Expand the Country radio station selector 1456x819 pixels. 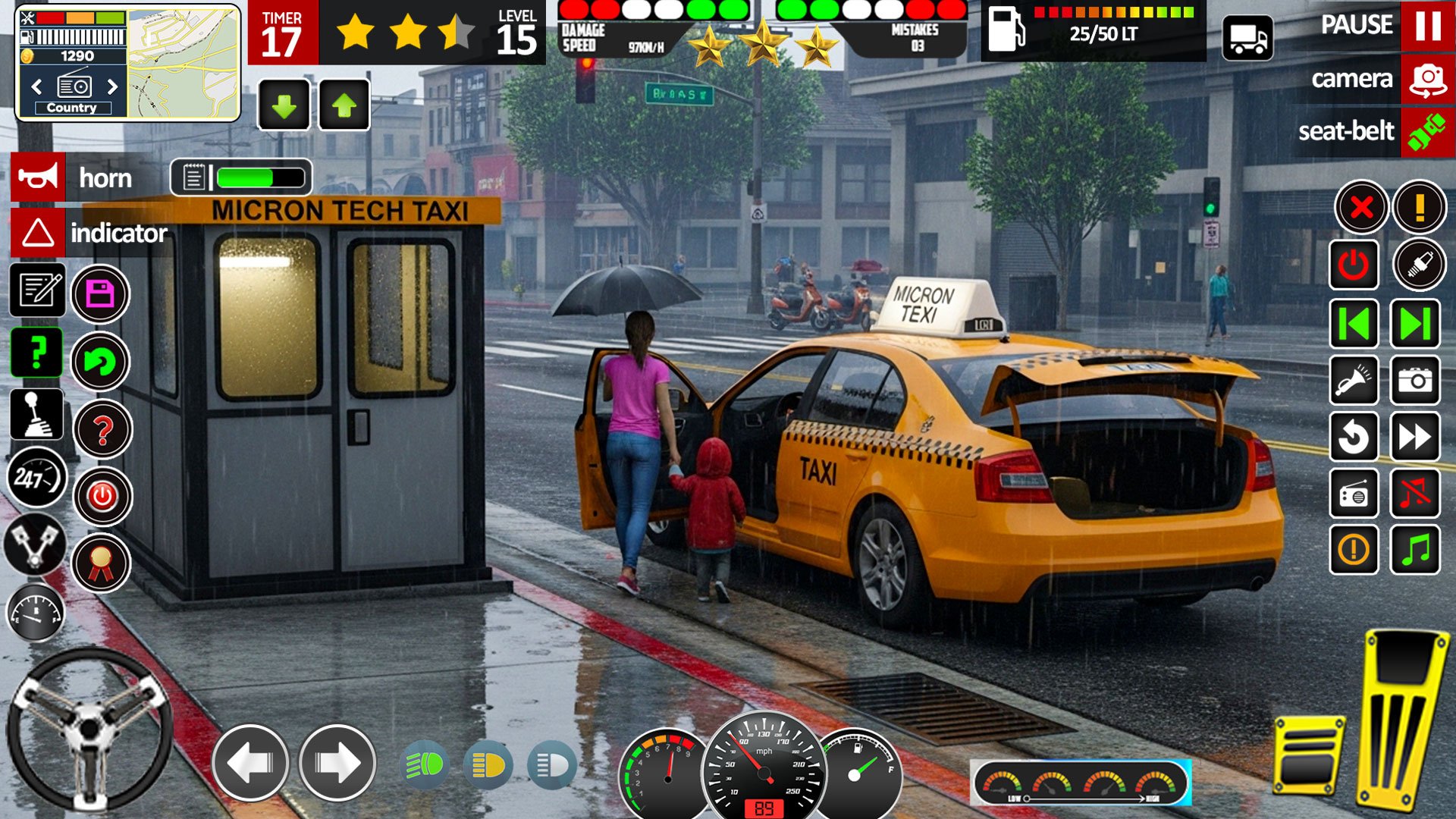click(x=74, y=107)
